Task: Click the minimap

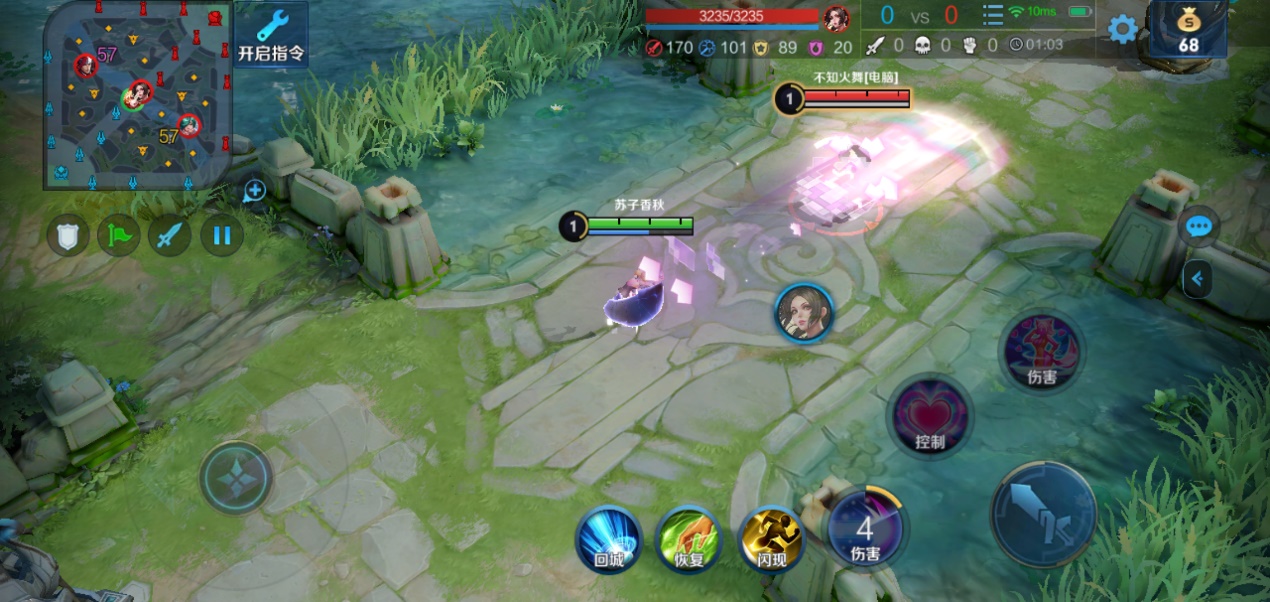Action: tap(138, 94)
